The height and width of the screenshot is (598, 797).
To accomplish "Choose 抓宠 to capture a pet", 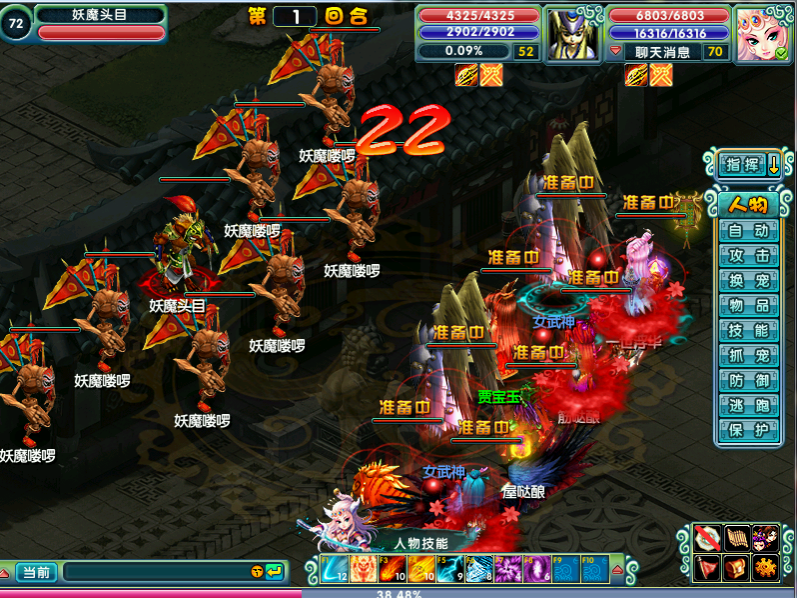I will [748, 356].
